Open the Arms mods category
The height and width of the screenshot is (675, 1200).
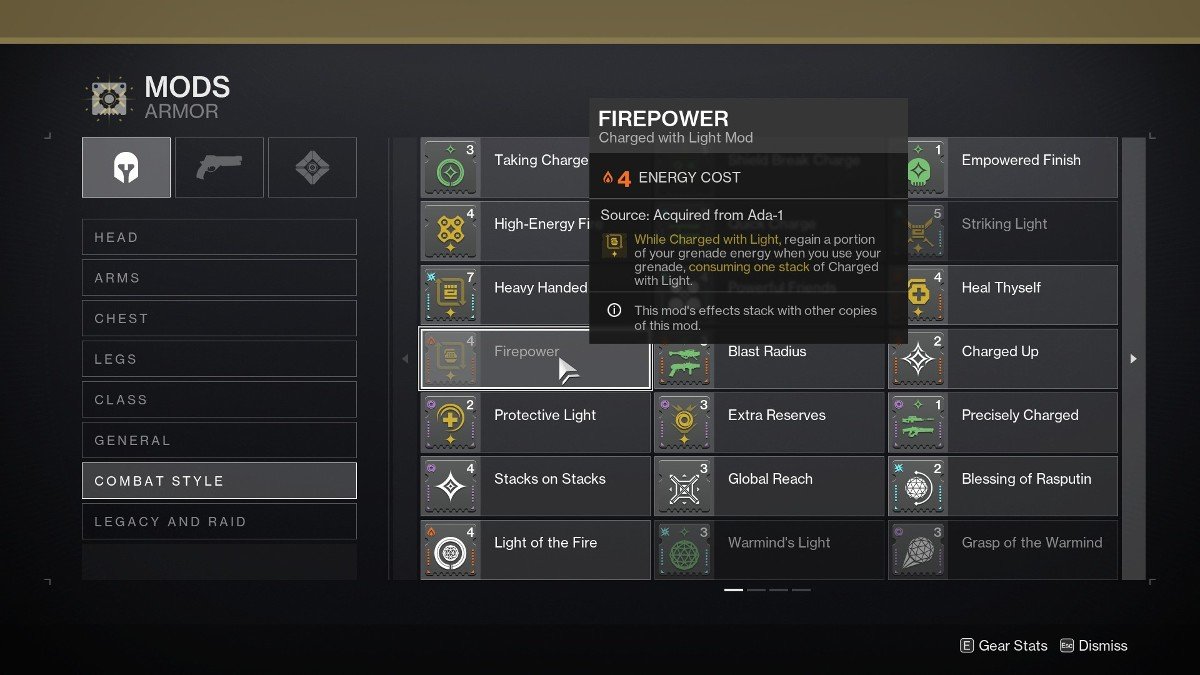219,278
